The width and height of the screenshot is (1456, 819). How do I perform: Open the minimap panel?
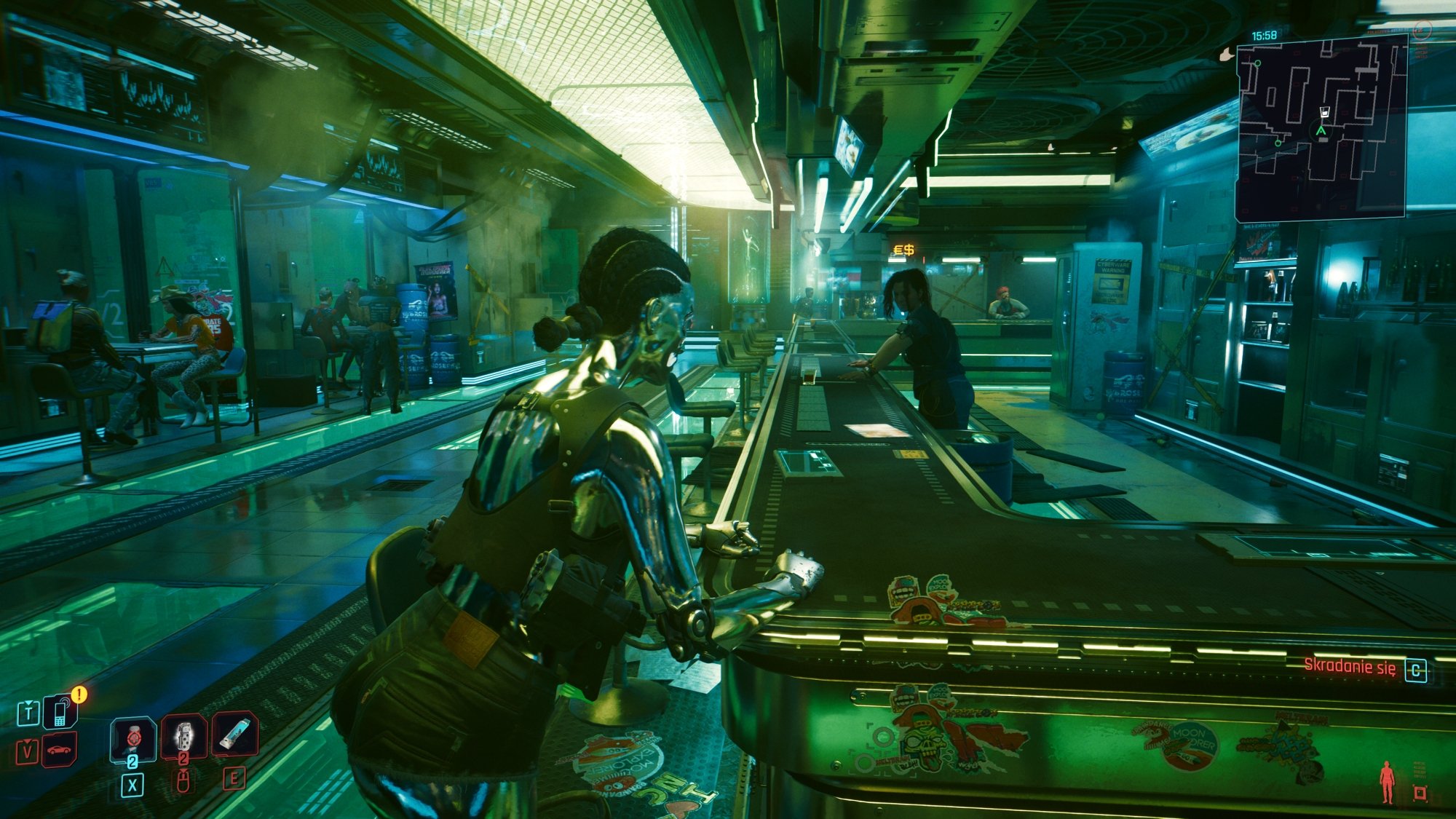tap(1321, 130)
